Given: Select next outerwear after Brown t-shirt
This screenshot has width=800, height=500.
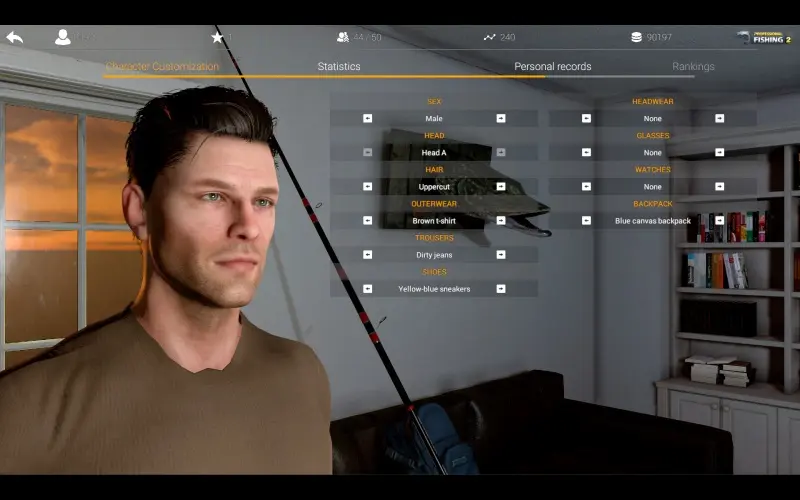Looking at the screenshot, I should click(501, 220).
